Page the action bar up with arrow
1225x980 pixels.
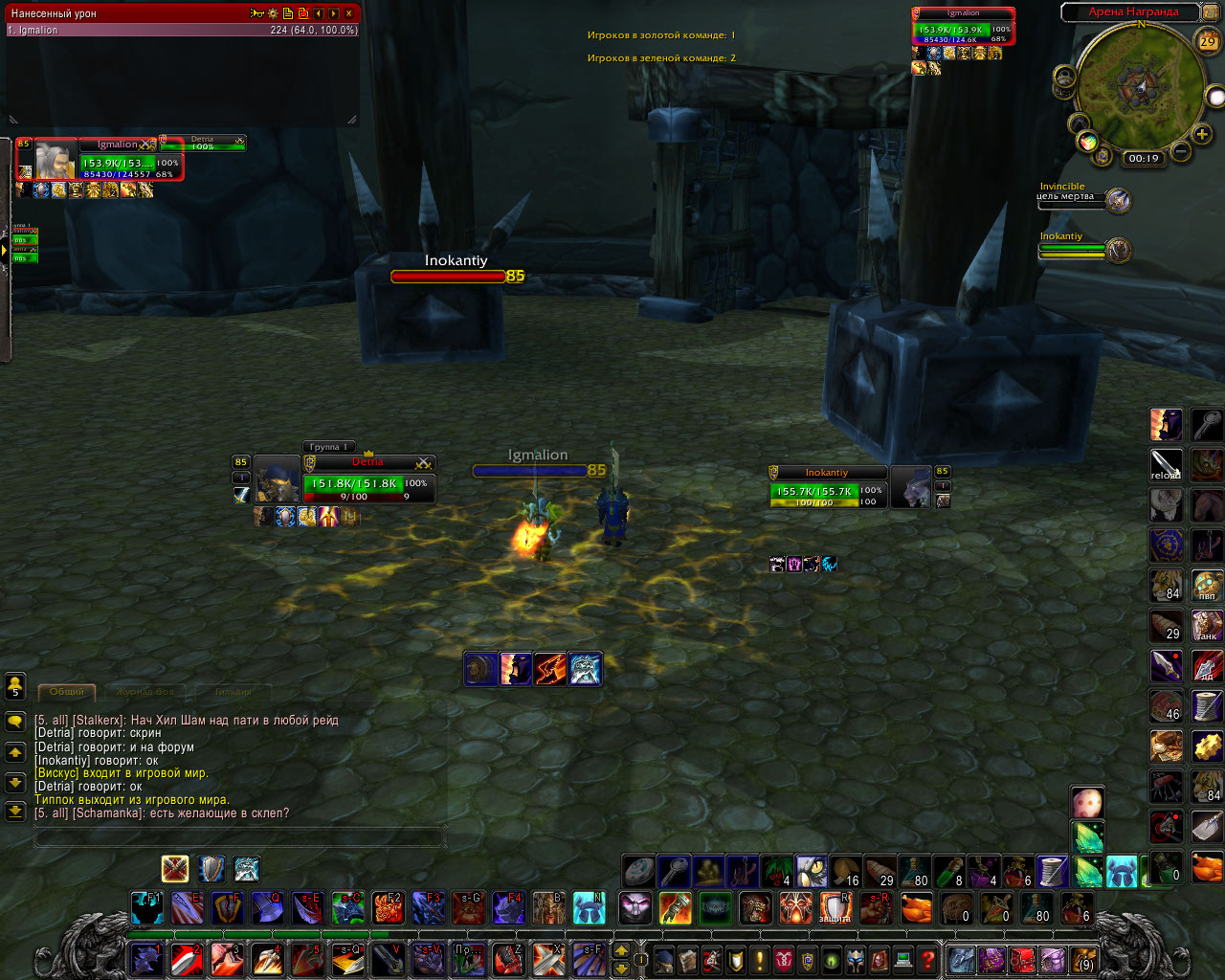[621, 950]
